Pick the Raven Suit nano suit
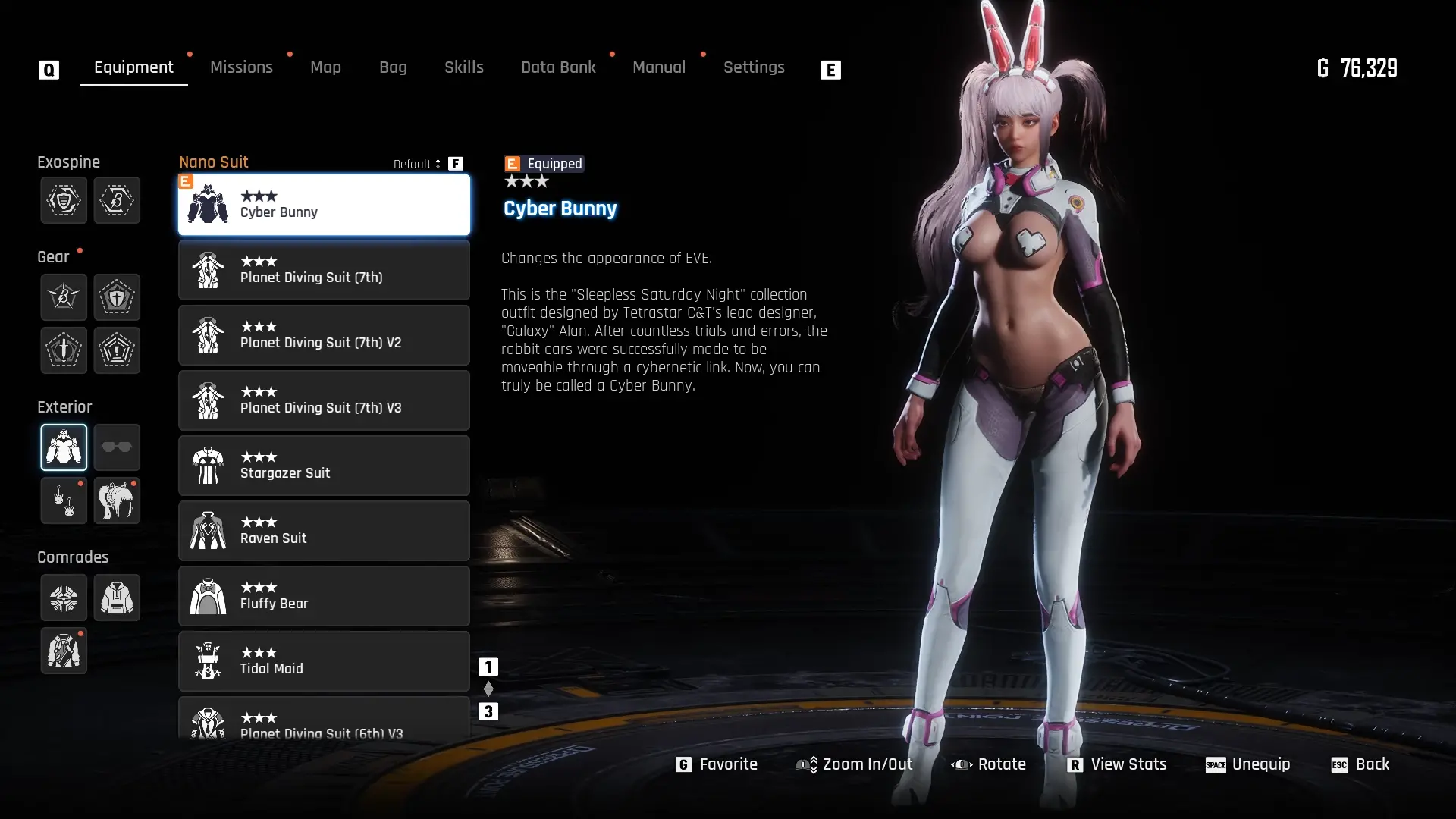 324,531
